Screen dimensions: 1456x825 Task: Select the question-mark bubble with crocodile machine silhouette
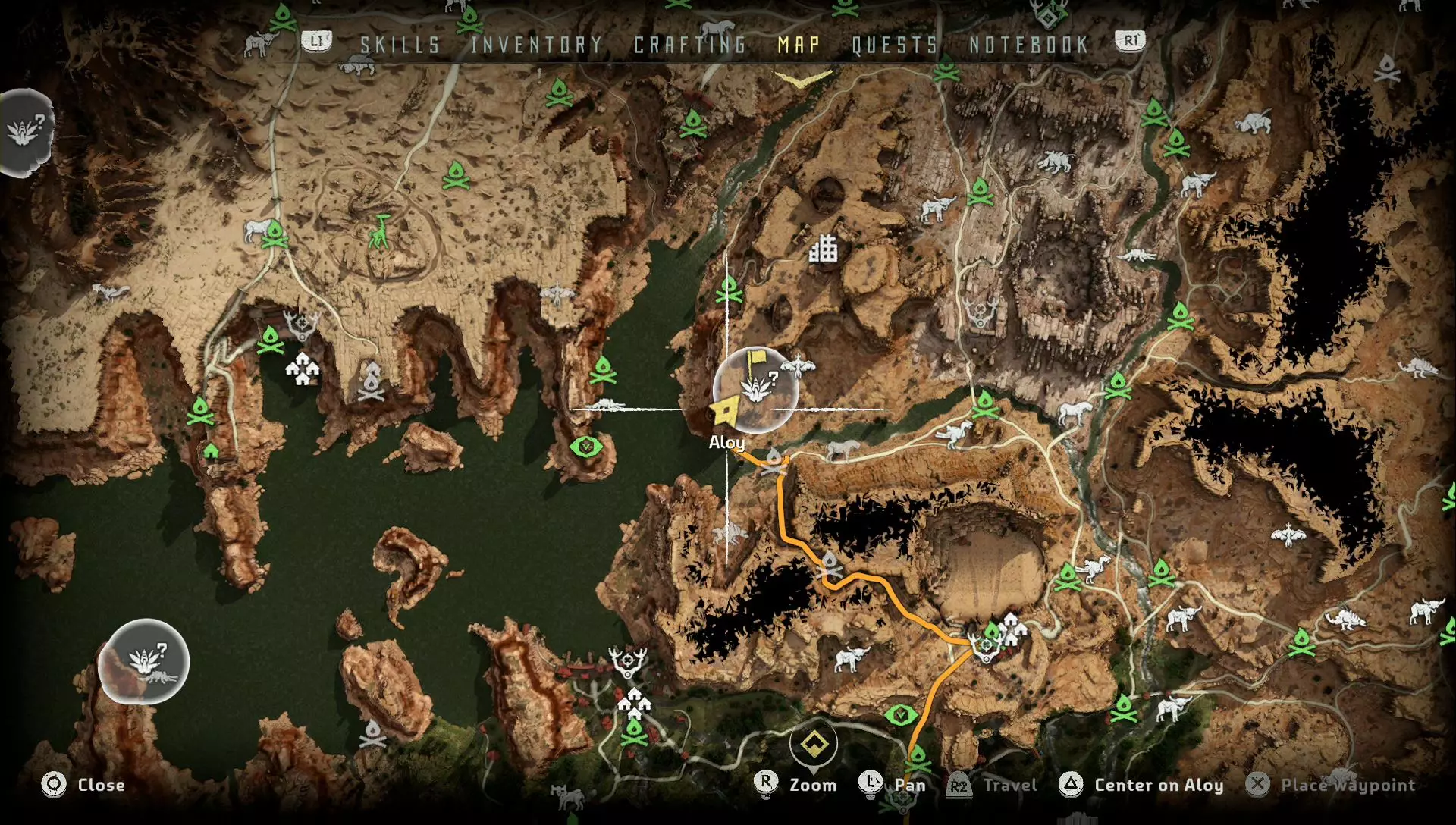(143, 662)
